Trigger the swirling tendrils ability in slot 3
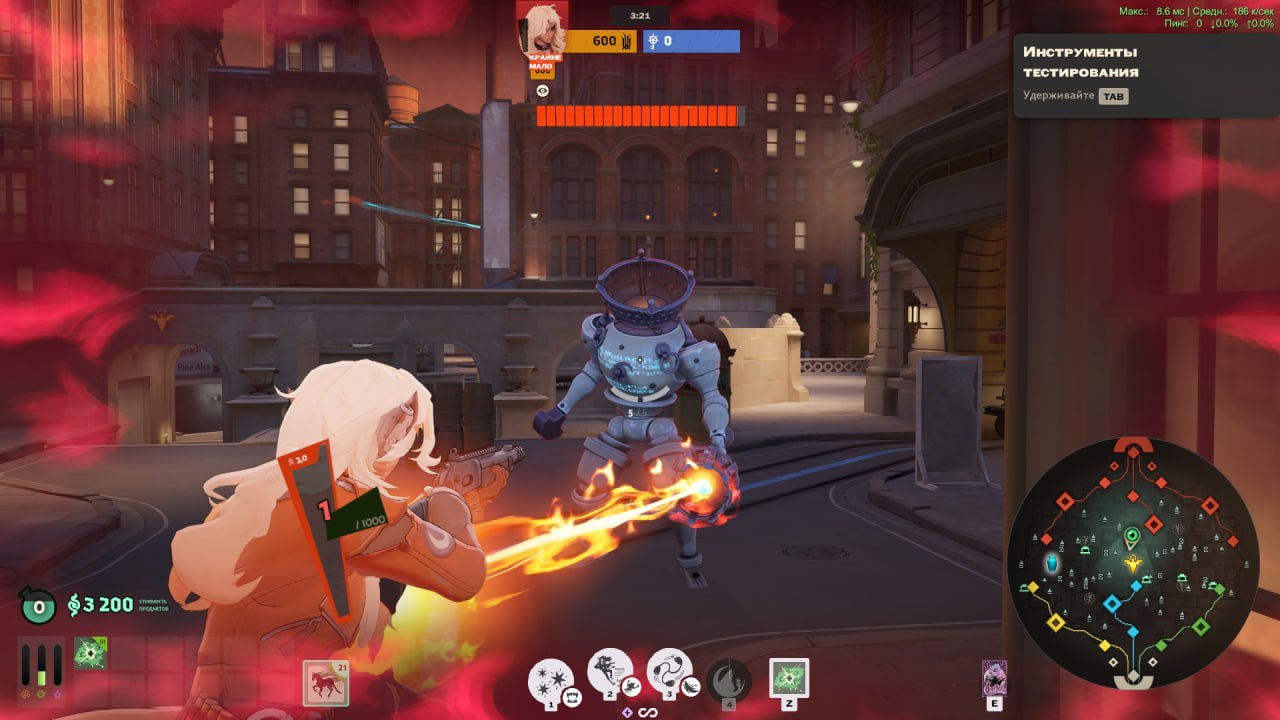1280x720 pixels. 669,672
